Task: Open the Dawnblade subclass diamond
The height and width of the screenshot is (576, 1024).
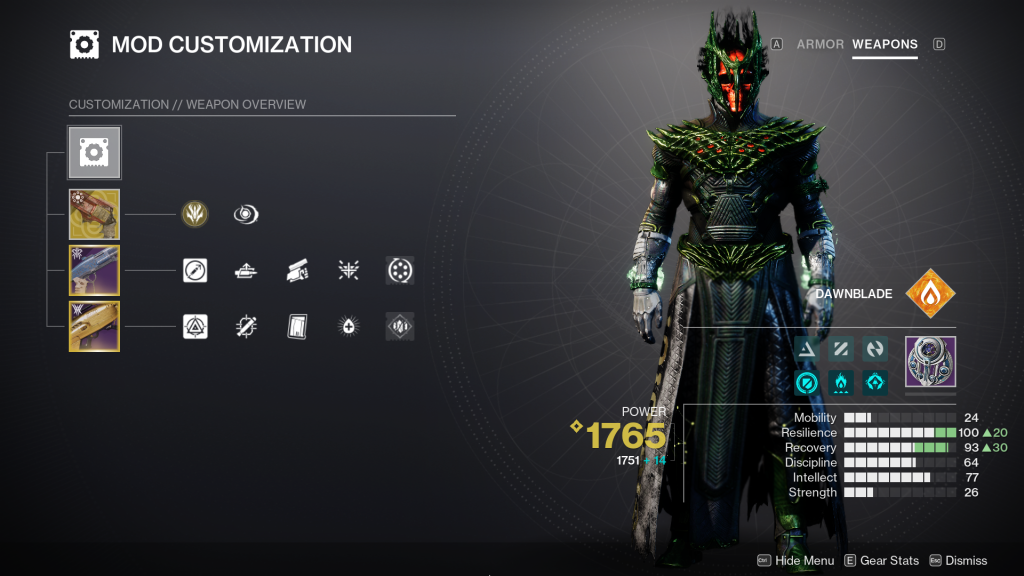Action: click(x=930, y=294)
